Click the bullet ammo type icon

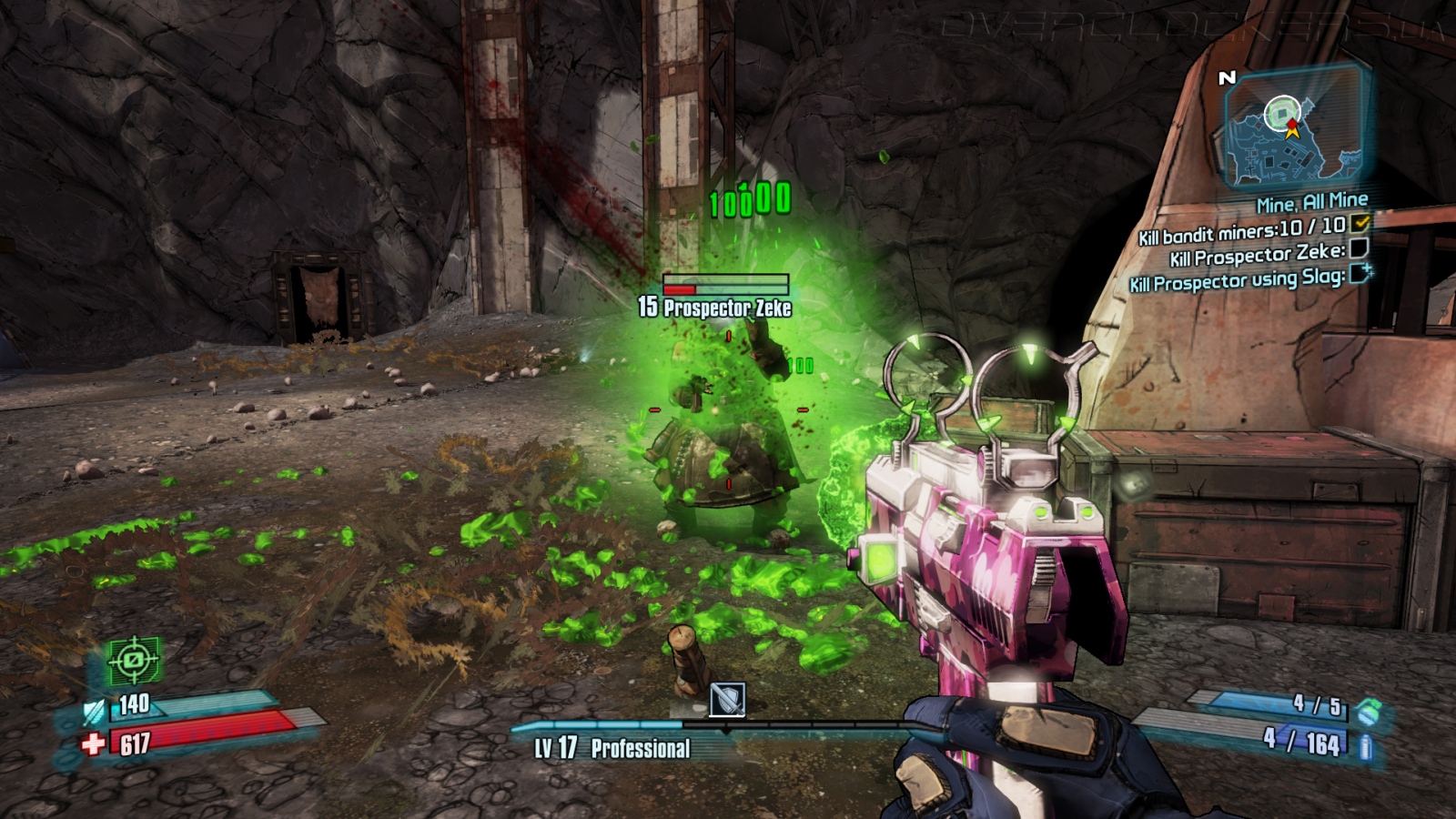click(1365, 747)
